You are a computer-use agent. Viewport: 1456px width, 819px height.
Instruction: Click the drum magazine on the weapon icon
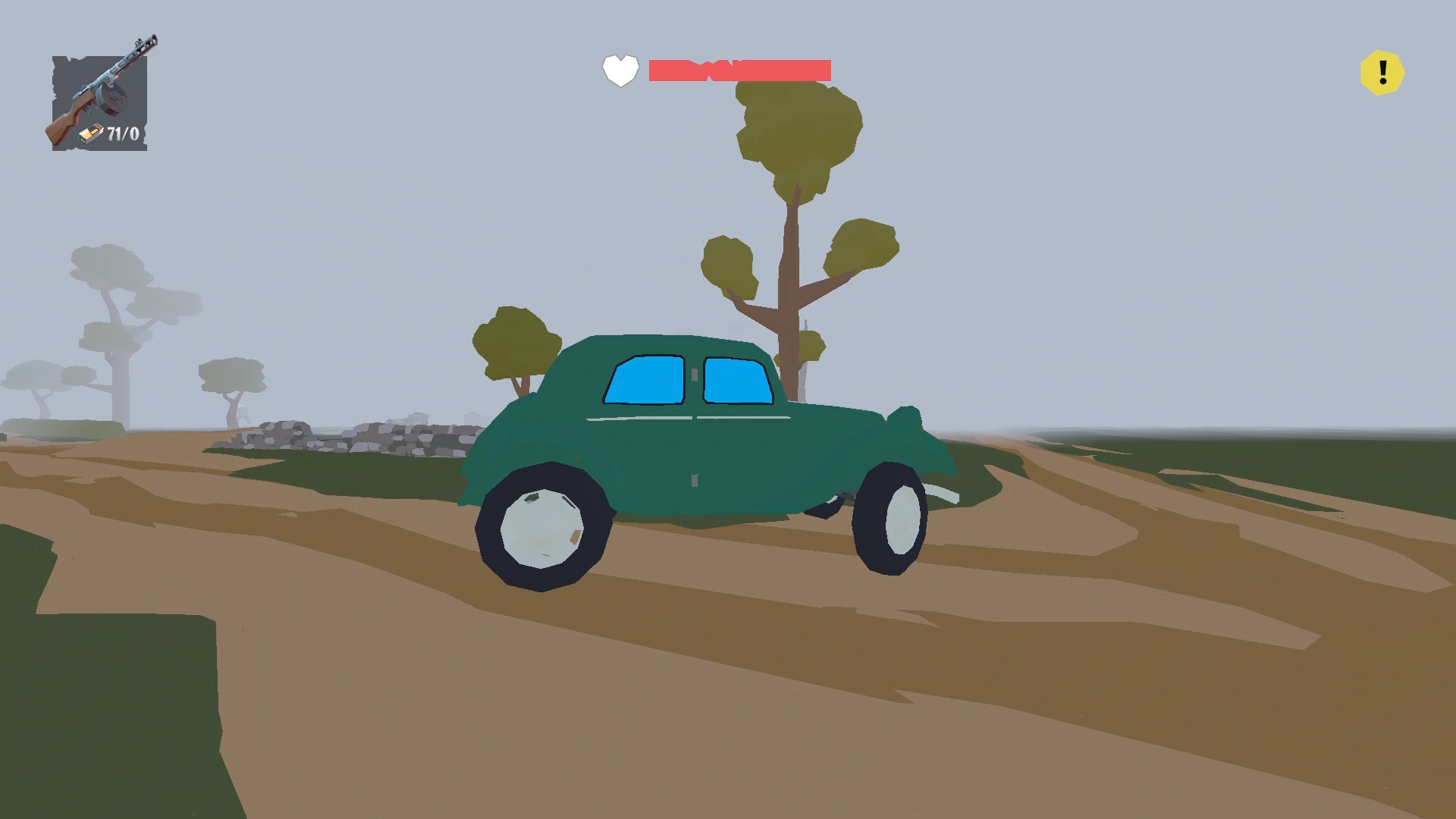tap(112, 99)
